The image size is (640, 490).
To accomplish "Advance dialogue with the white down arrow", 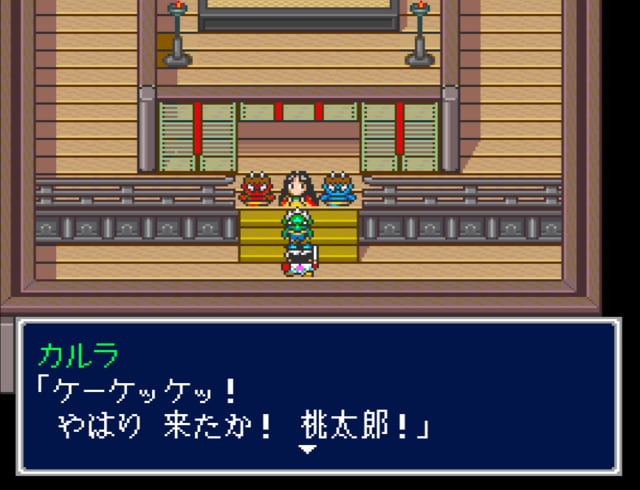I will coord(309,449).
